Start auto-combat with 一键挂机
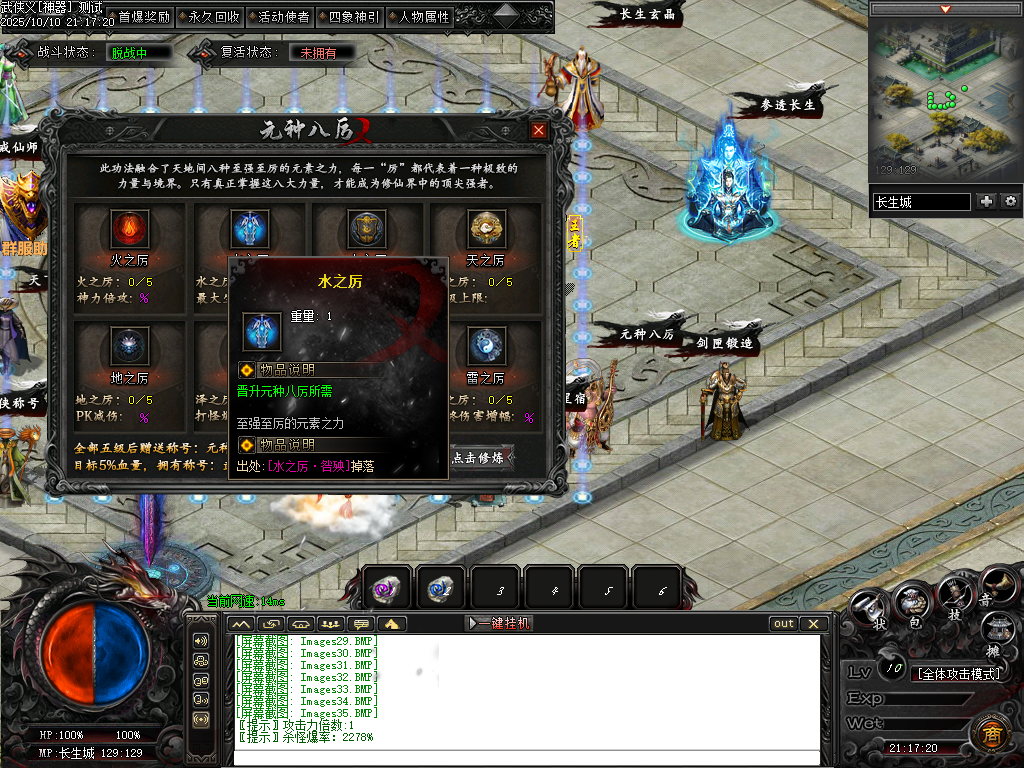The image size is (1024, 768). pos(500,623)
